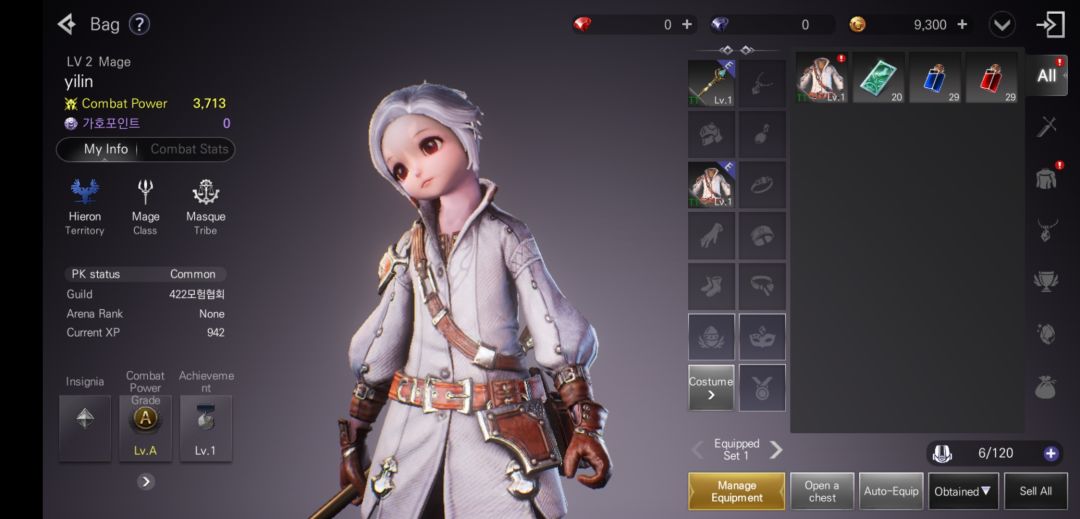Show the All items filter tab

coord(1047,76)
